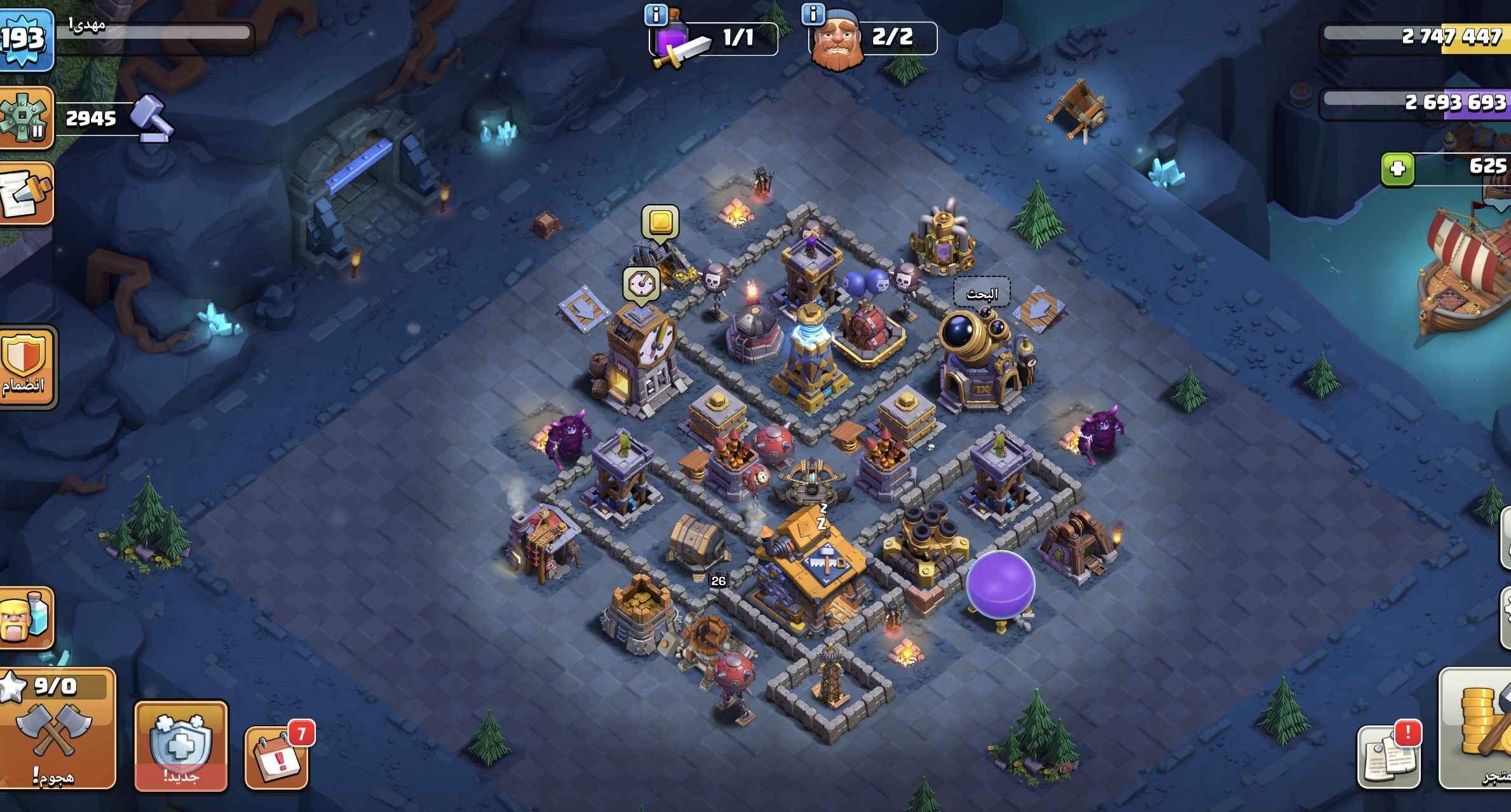This screenshot has width=1511, height=812.
Task: Add gems with the green plus button
Action: click(x=1397, y=169)
